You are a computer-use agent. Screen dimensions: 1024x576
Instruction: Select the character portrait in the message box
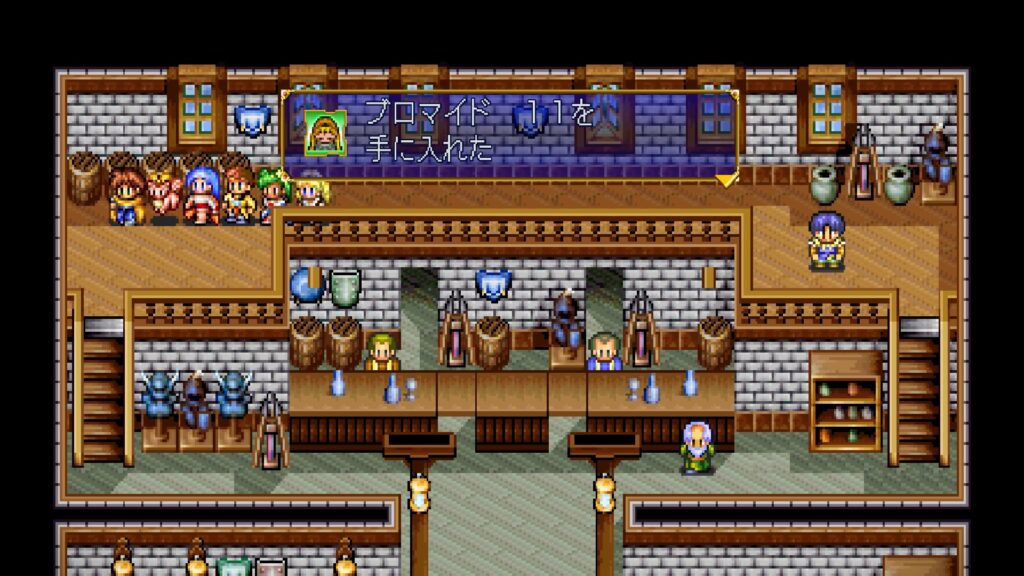click(325, 133)
